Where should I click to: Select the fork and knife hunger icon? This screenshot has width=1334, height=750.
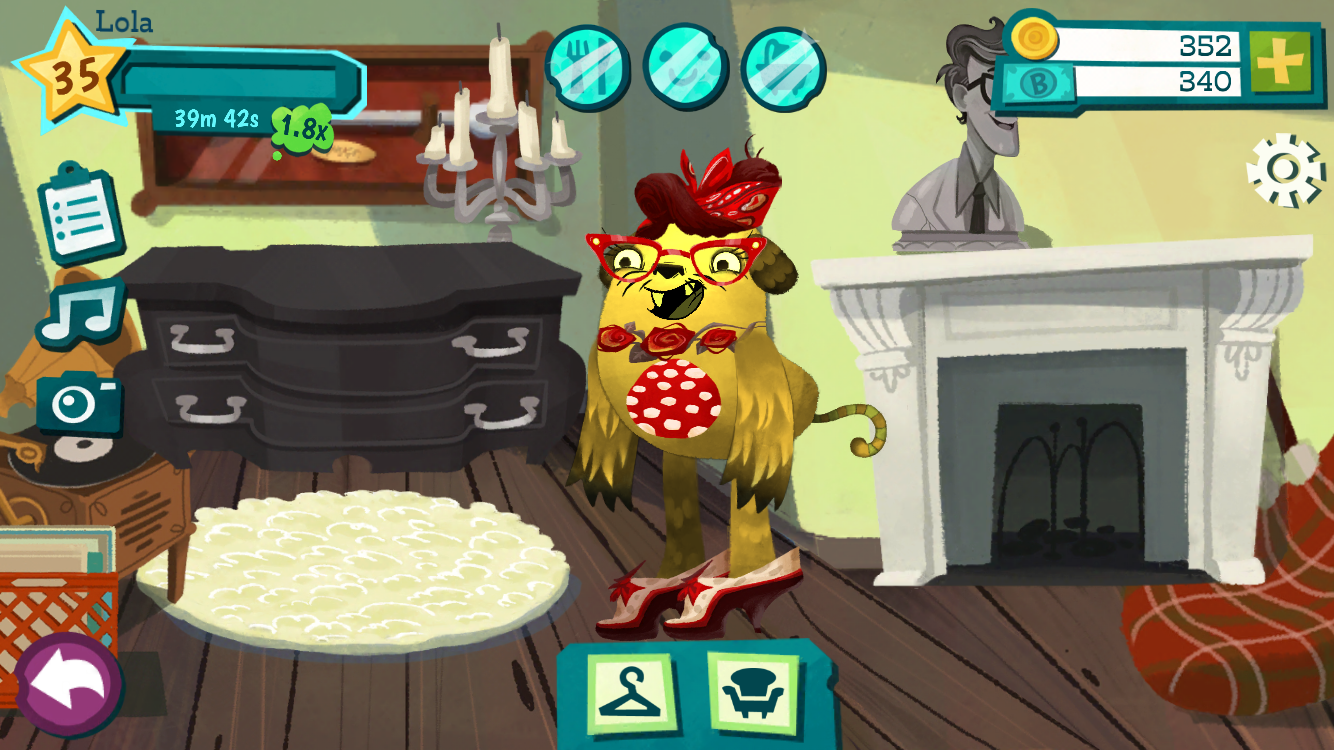tap(588, 67)
